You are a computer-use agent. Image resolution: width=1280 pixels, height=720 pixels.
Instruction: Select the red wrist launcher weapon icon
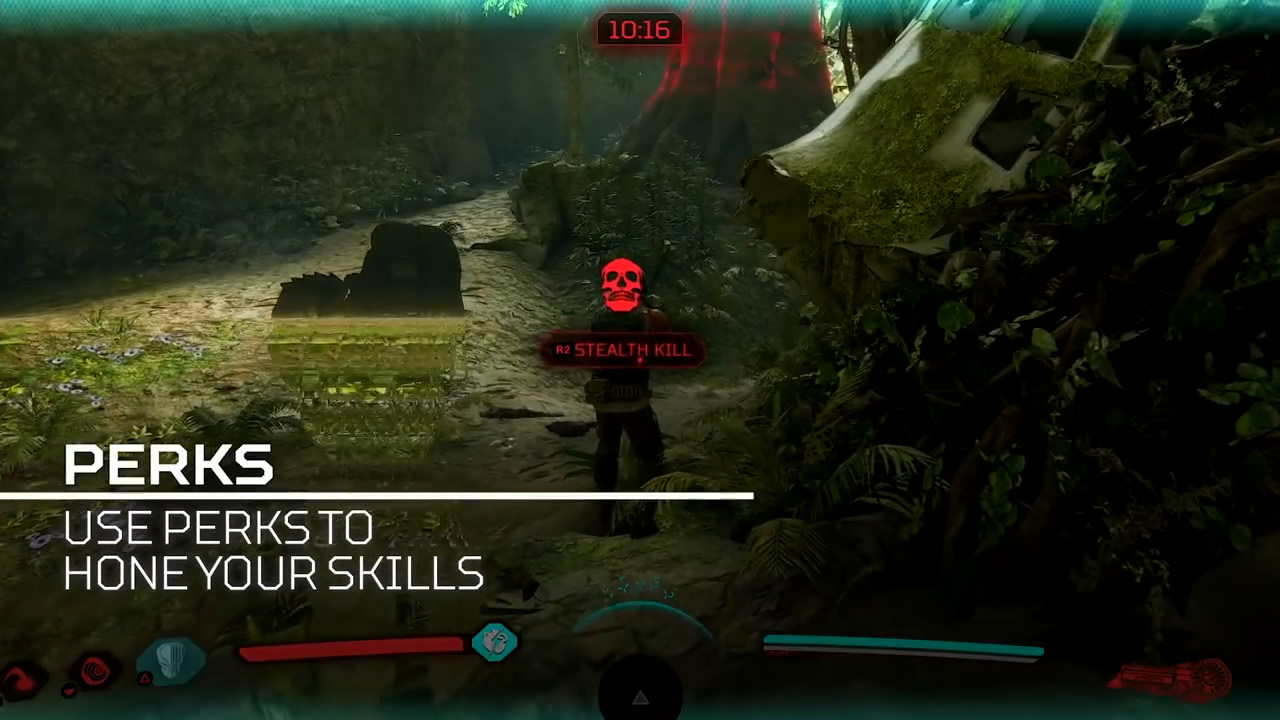[x=1171, y=678]
